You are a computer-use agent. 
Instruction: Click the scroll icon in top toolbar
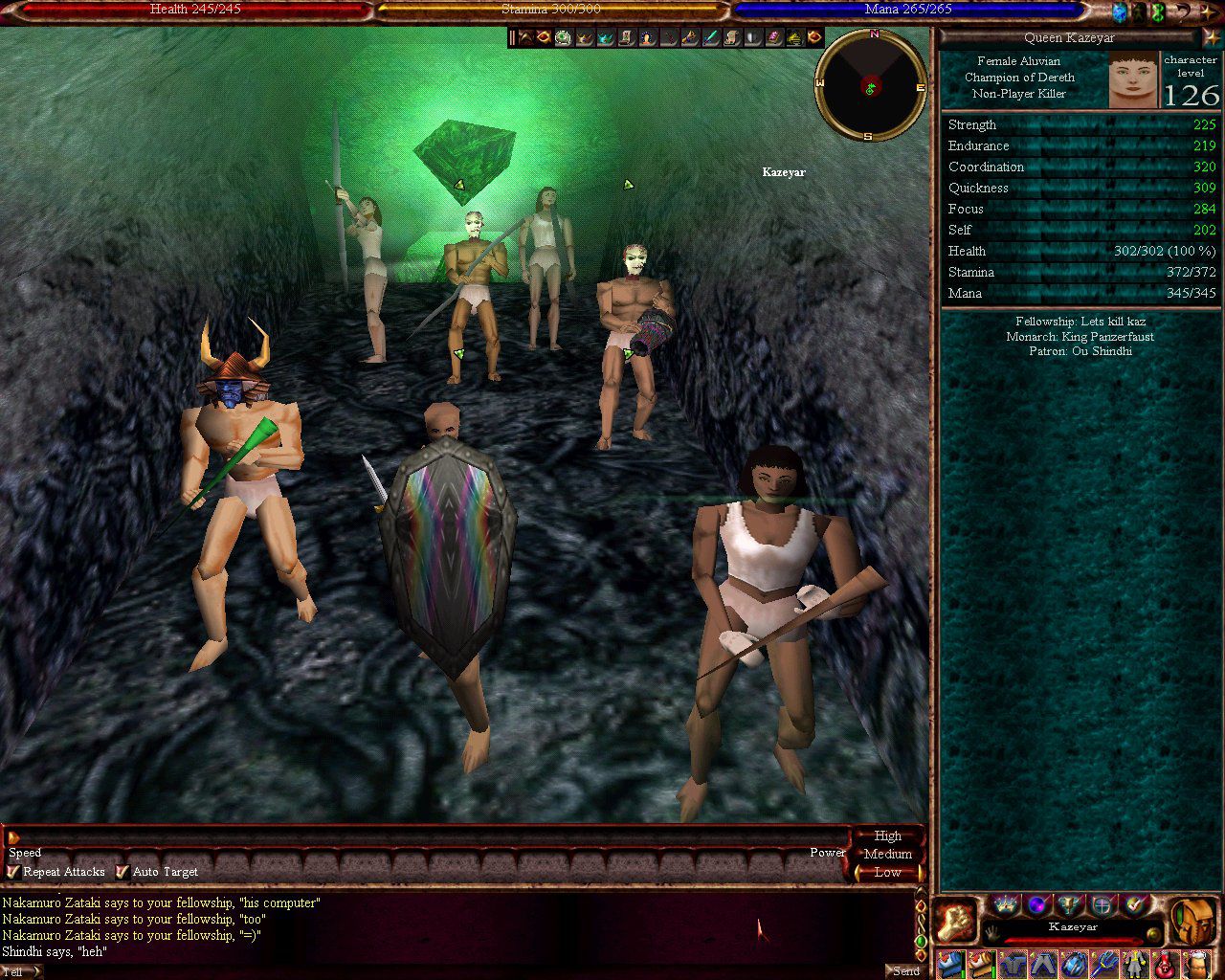coord(731,37)
